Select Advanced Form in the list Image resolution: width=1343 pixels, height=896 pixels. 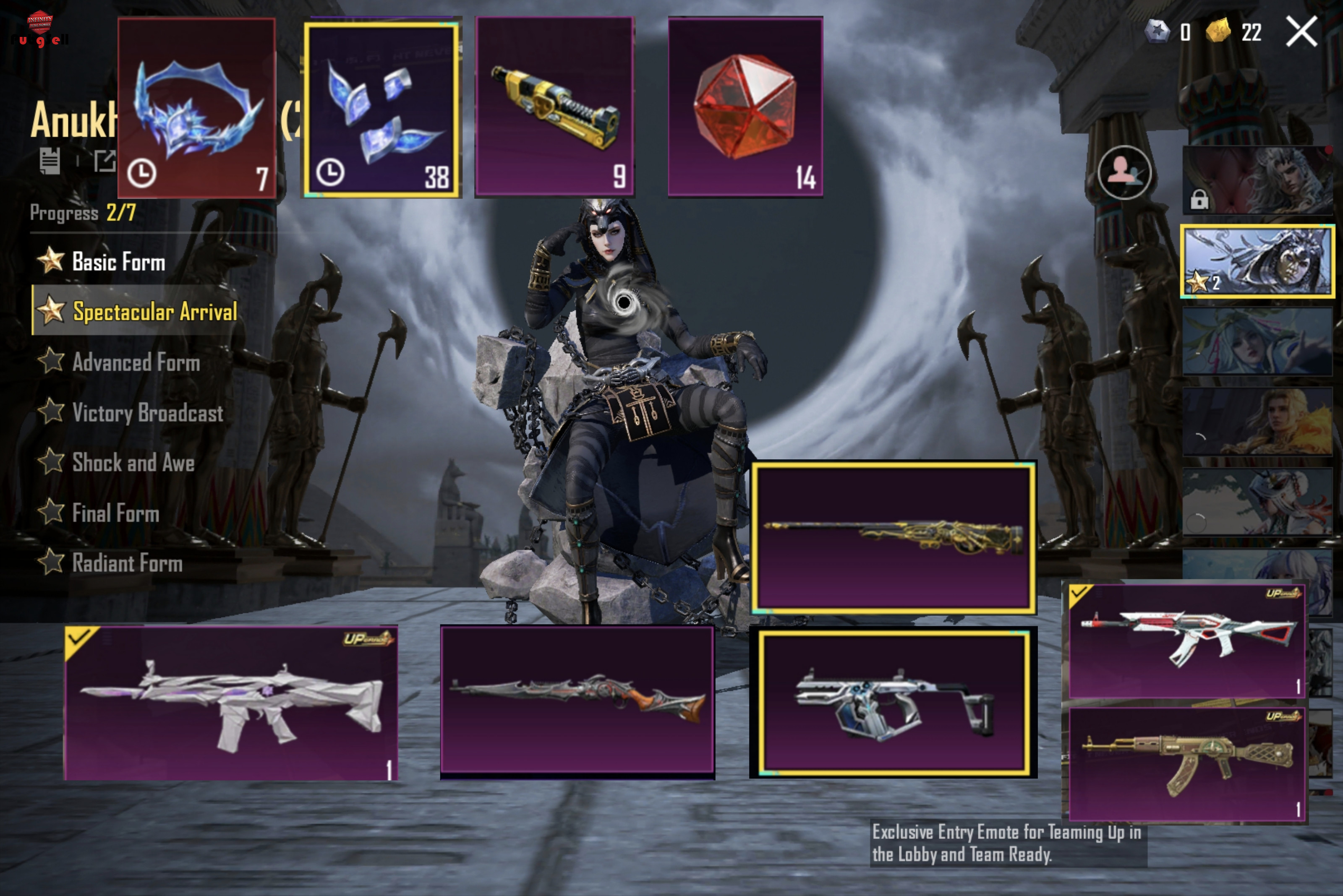click(x=136, y=362)
